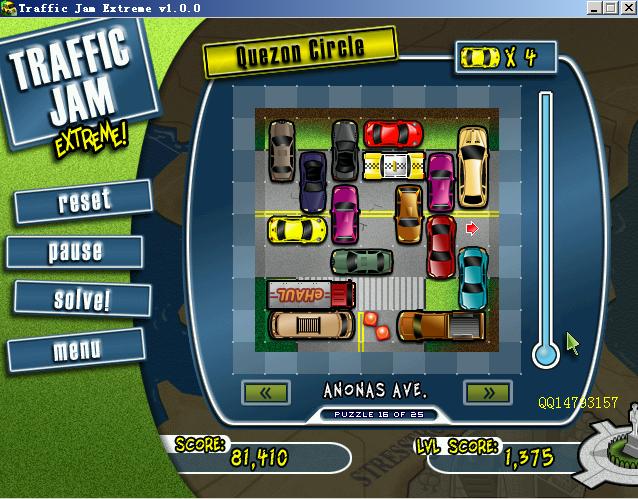The width and height of the screenshot is (638, 499).
Task: Choose the teal car on the board
Action: pyautogui.click(x=472, y=277)
